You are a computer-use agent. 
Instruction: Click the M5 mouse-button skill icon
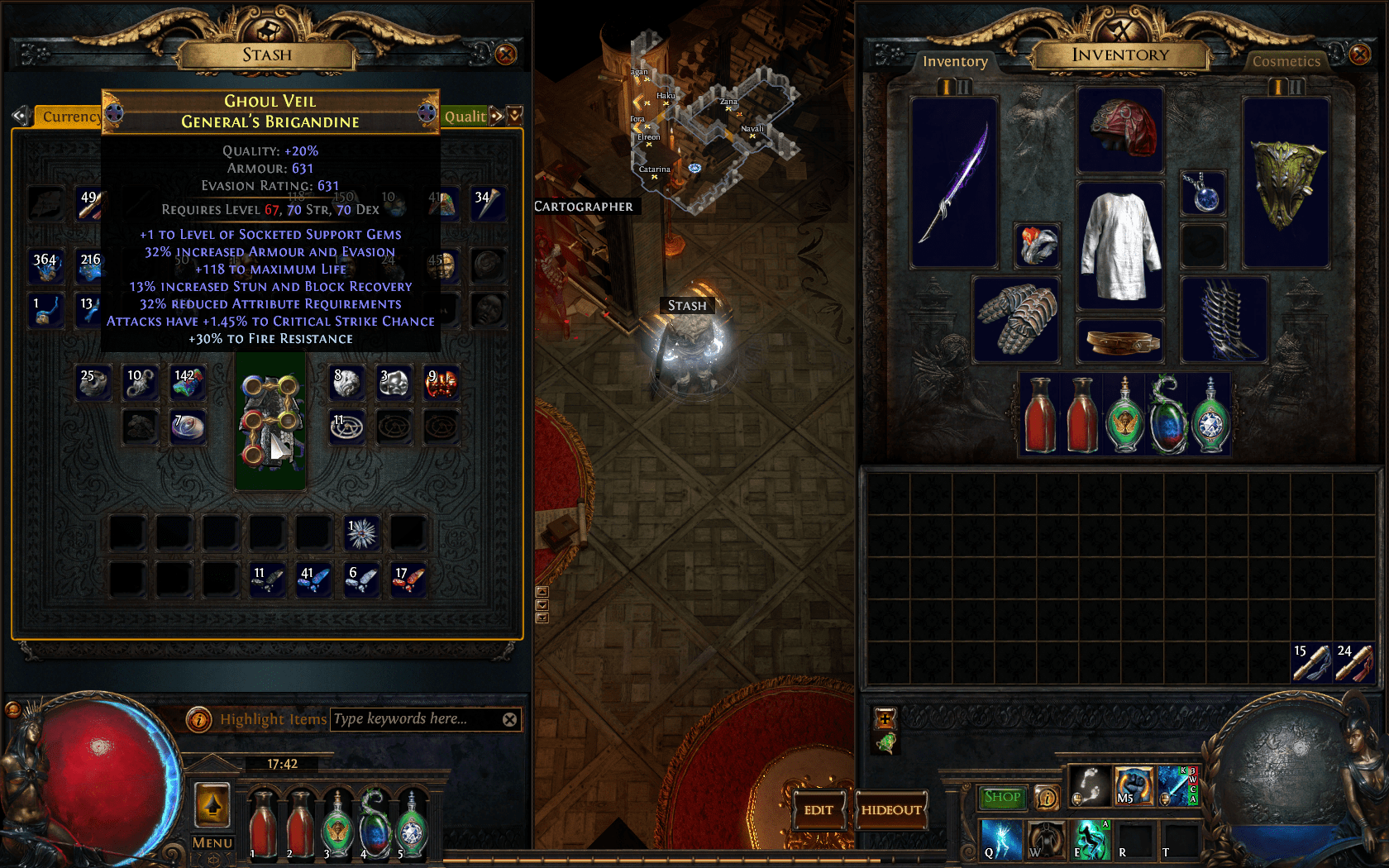(x=1133, y=788)
